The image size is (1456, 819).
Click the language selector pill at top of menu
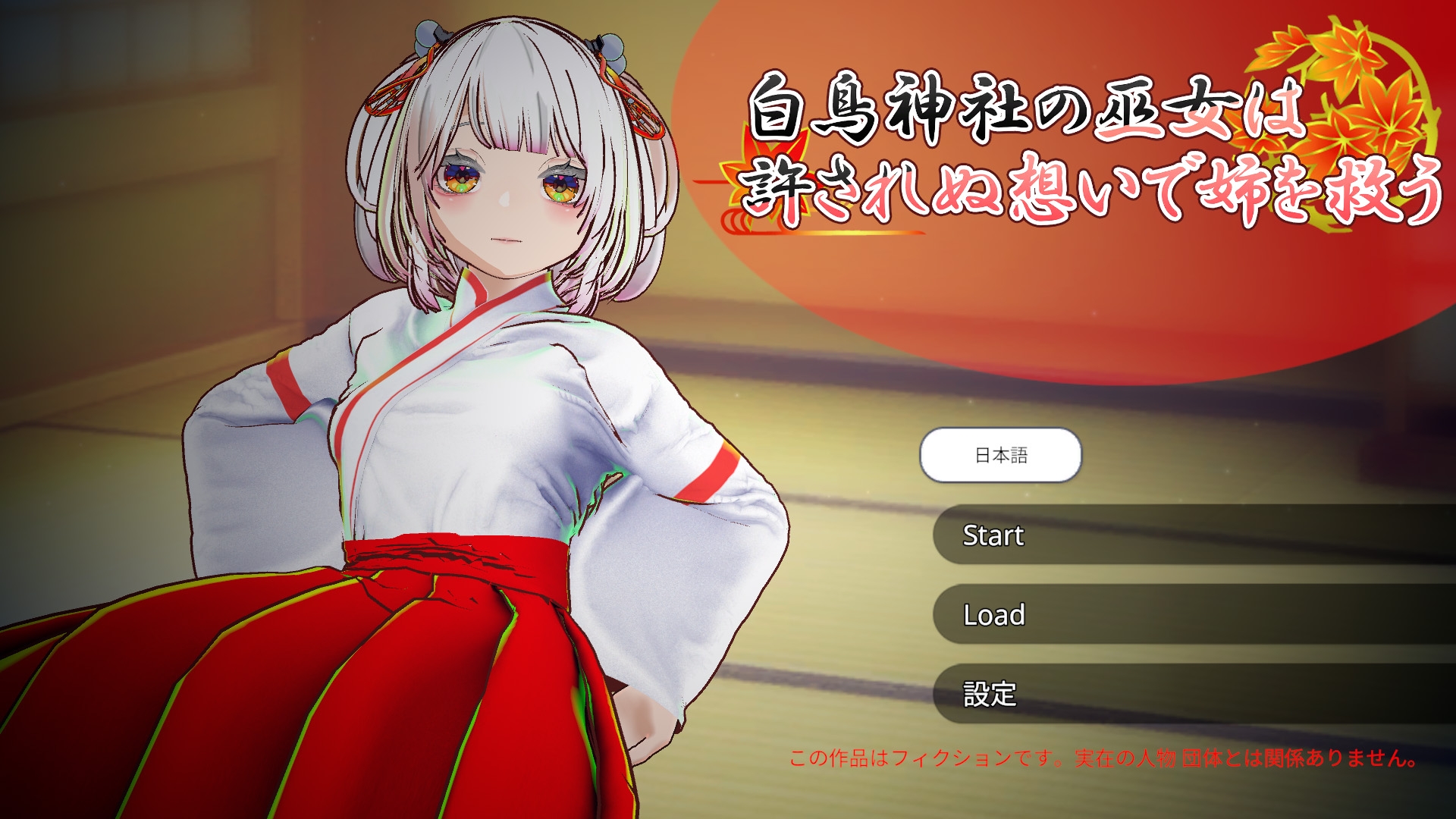tap(999, 456)
